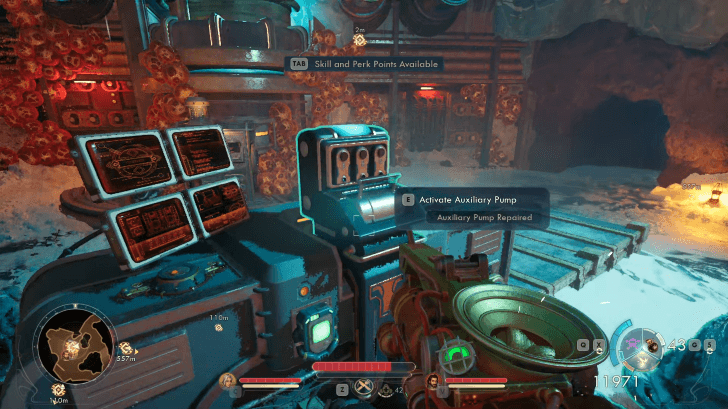Select the right companion portrait
The image size is (728, 409).
click(x=433, y=380)
